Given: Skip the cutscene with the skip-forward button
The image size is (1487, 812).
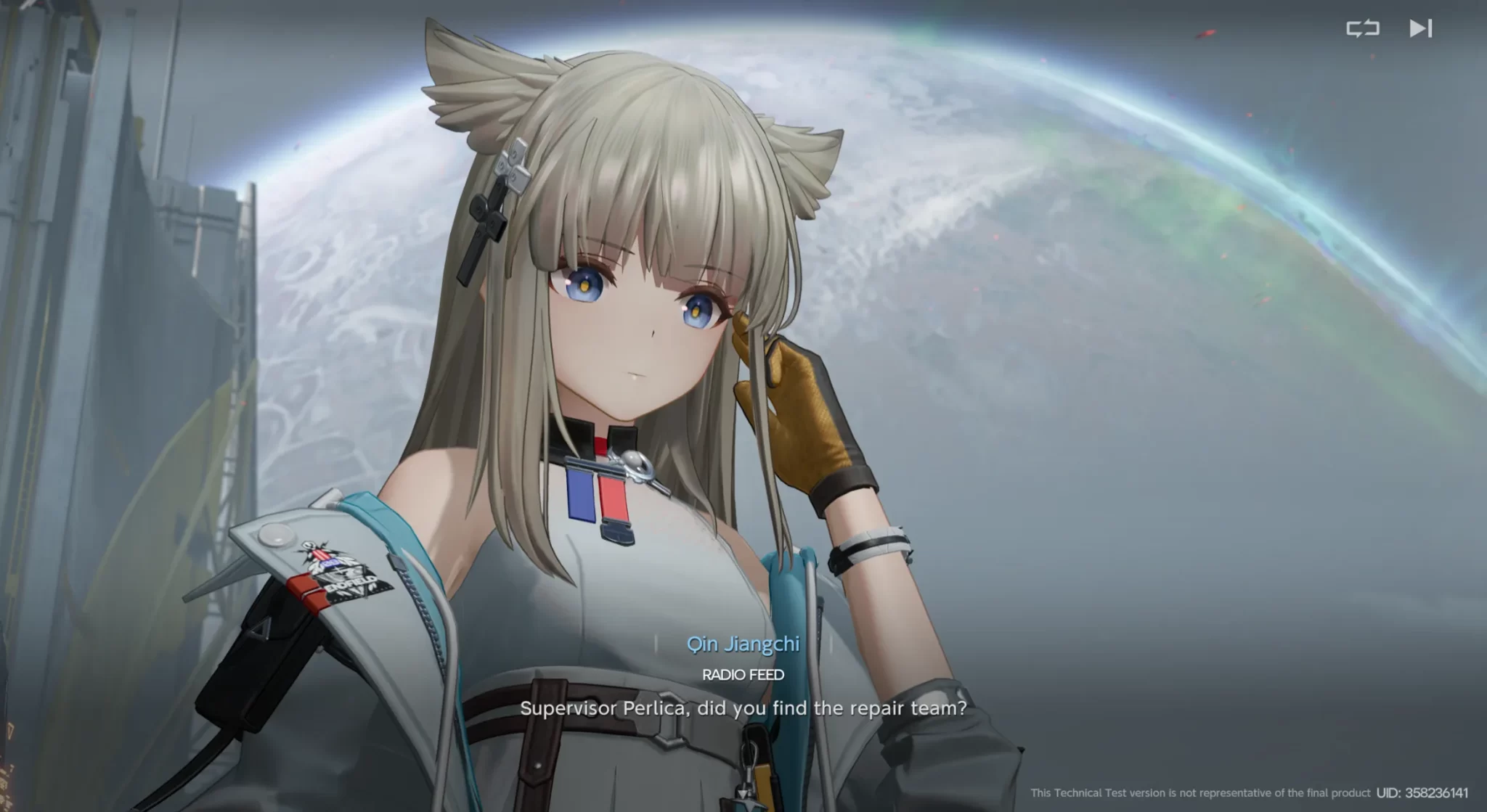Looking at the screenshot, I should pyautogui.click(x=1420, y=28).
